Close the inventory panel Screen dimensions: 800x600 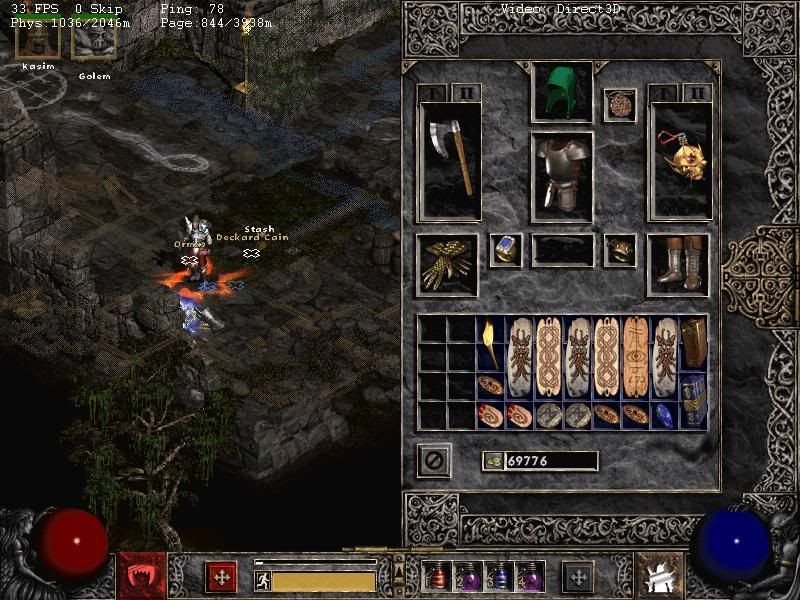(x=433, y=461)
